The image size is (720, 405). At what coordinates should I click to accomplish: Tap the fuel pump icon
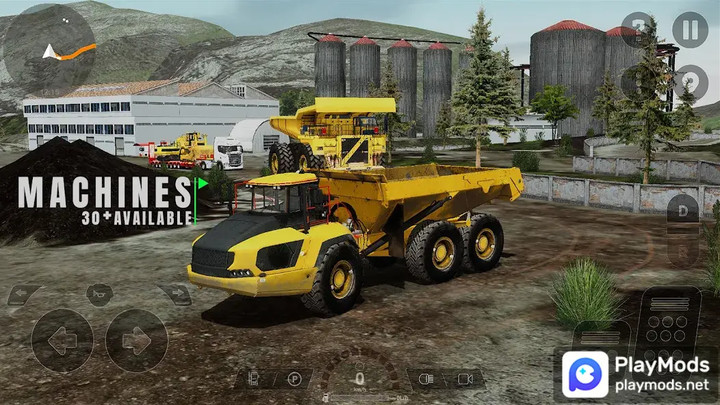tap(253, 380)
